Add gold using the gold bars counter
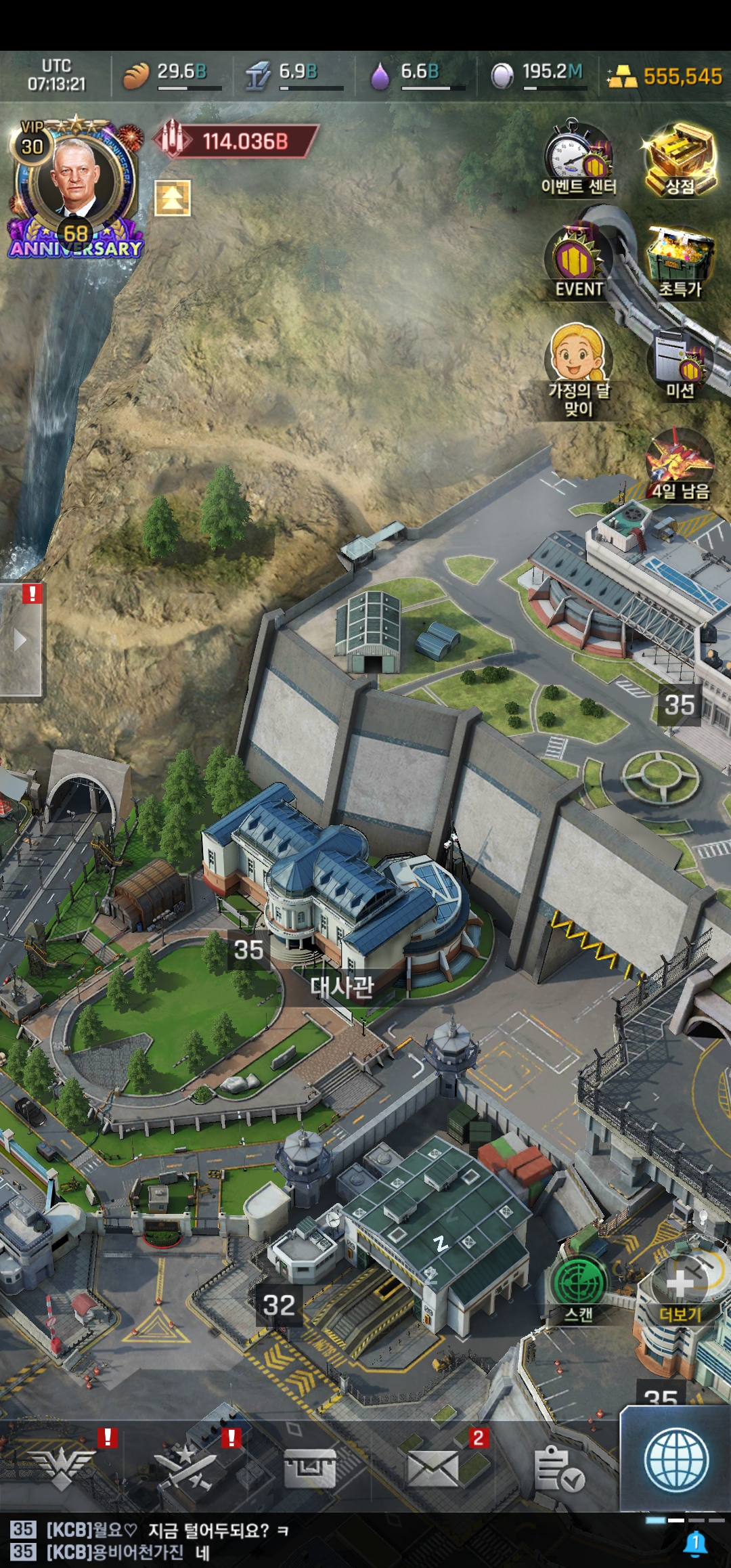Viewport: 731px width, 1568px height. tap(665, 76)
